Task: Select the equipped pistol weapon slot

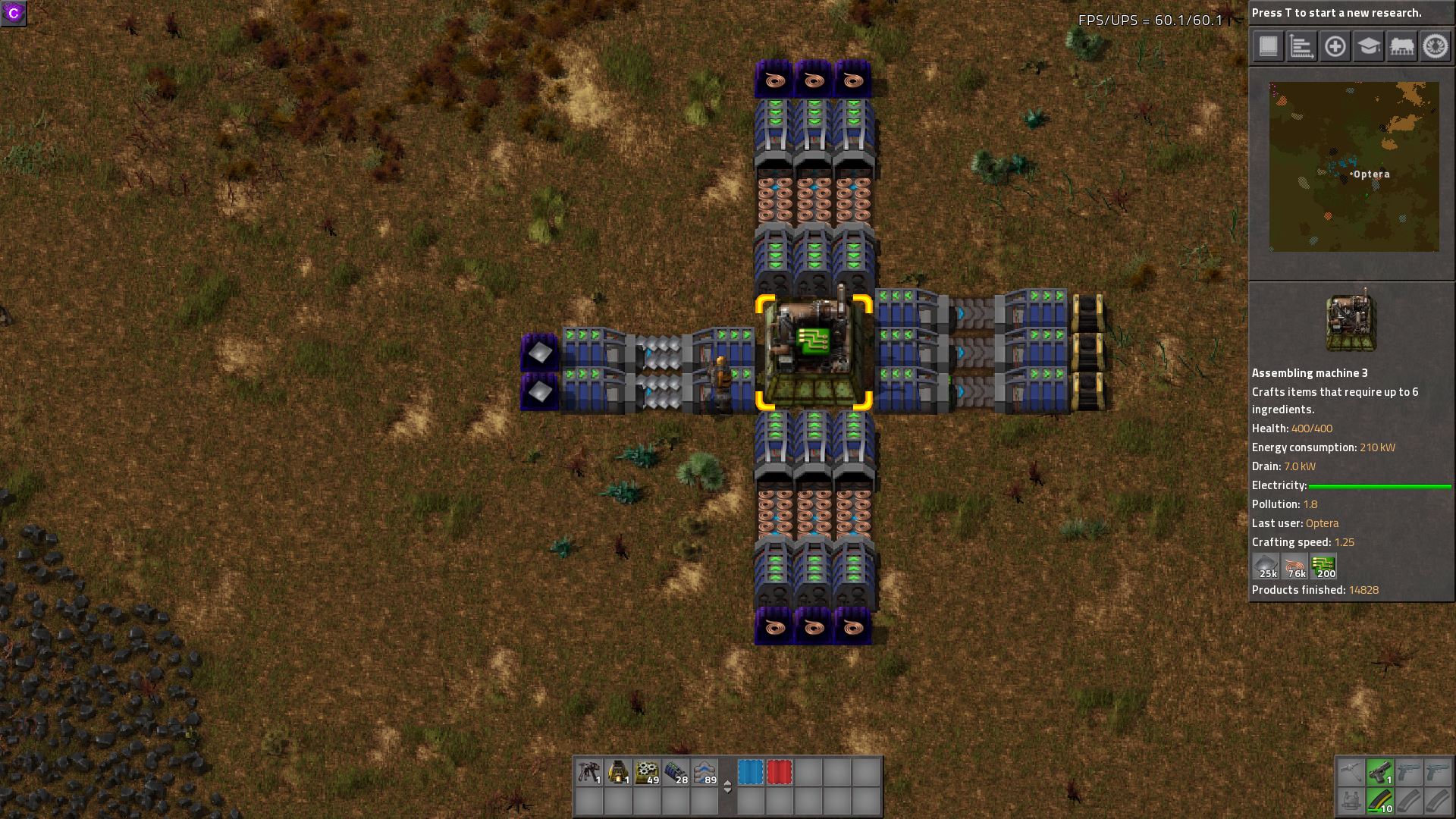Action: 1379,772
